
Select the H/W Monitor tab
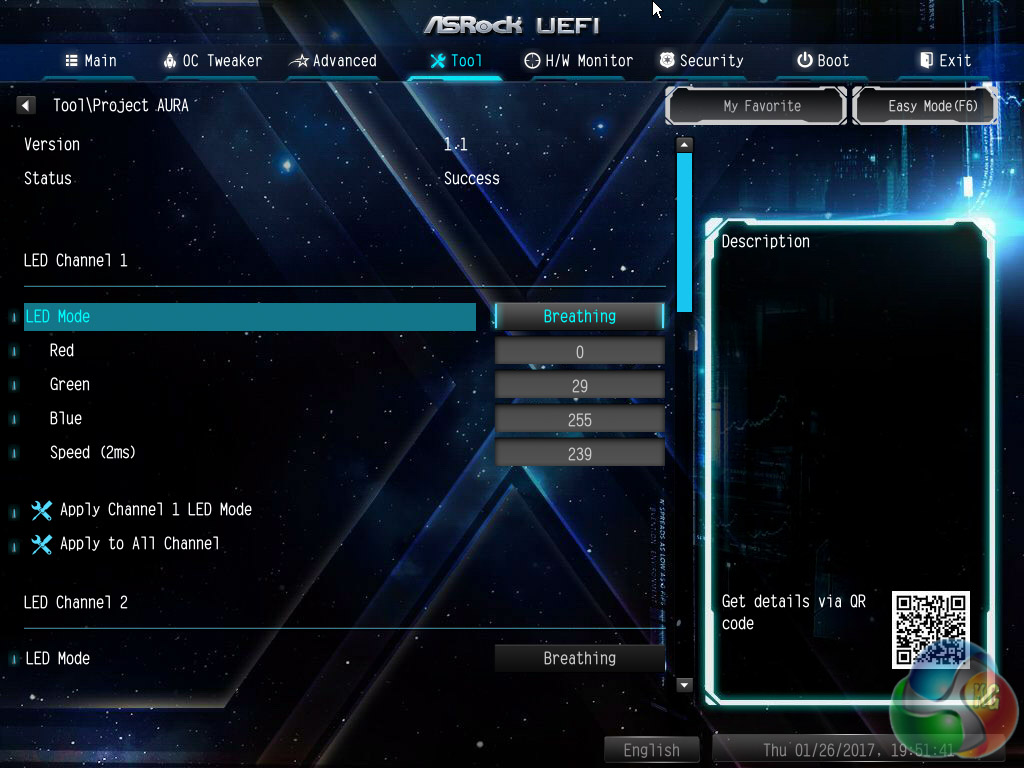pos(579,61)
